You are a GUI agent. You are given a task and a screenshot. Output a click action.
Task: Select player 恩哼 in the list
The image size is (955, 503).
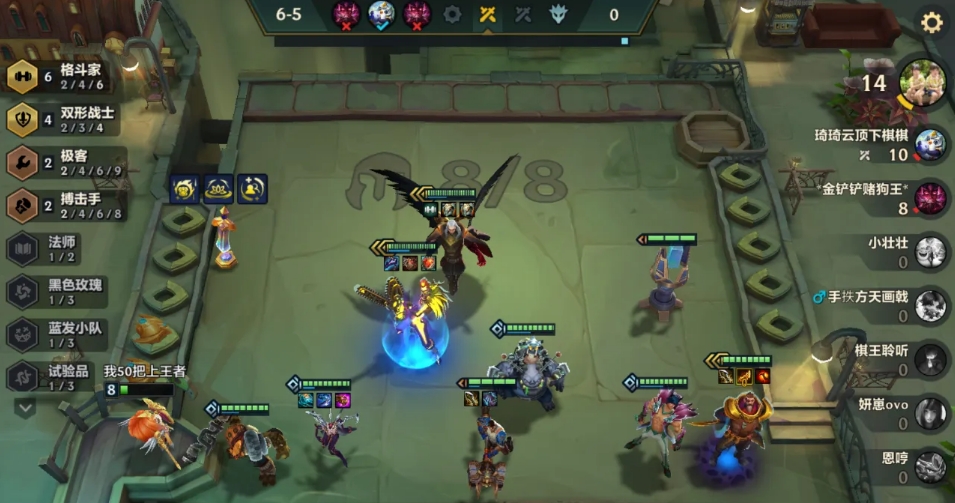point(930,465)
